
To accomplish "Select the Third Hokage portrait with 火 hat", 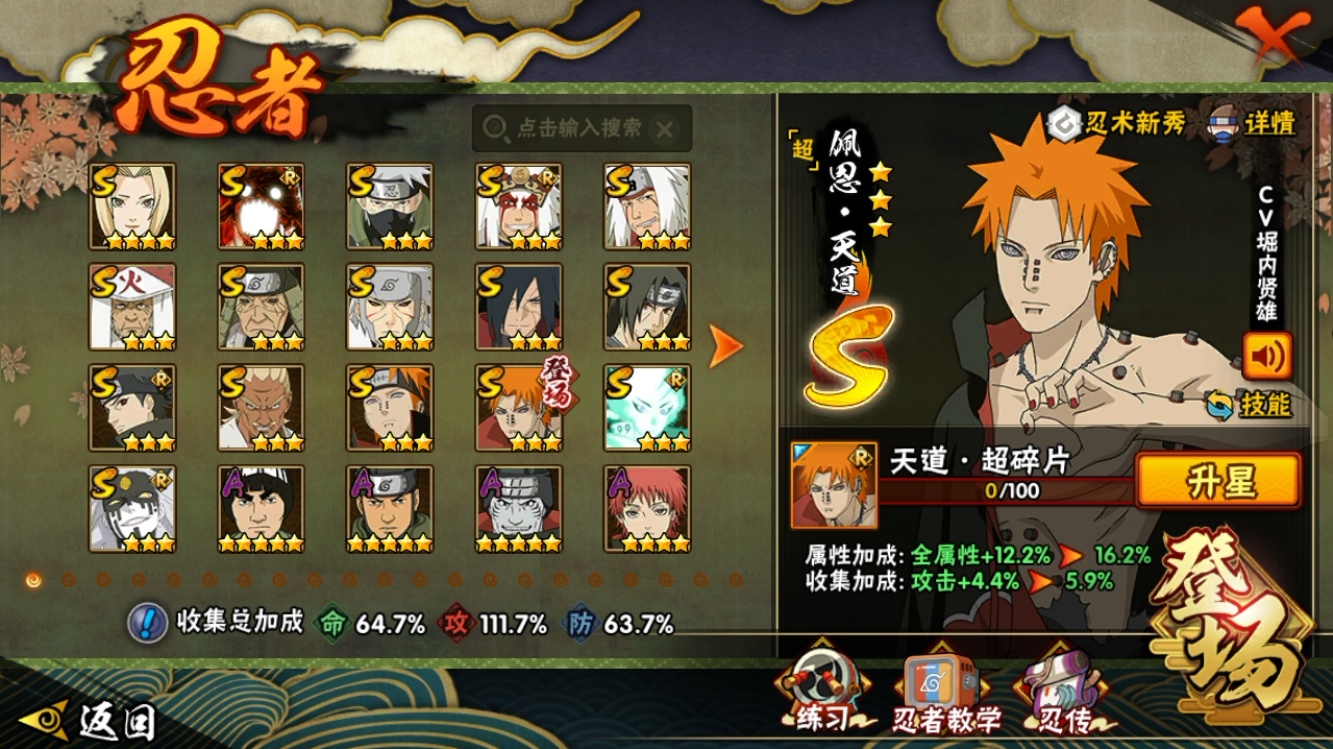I will click(132, 307).
